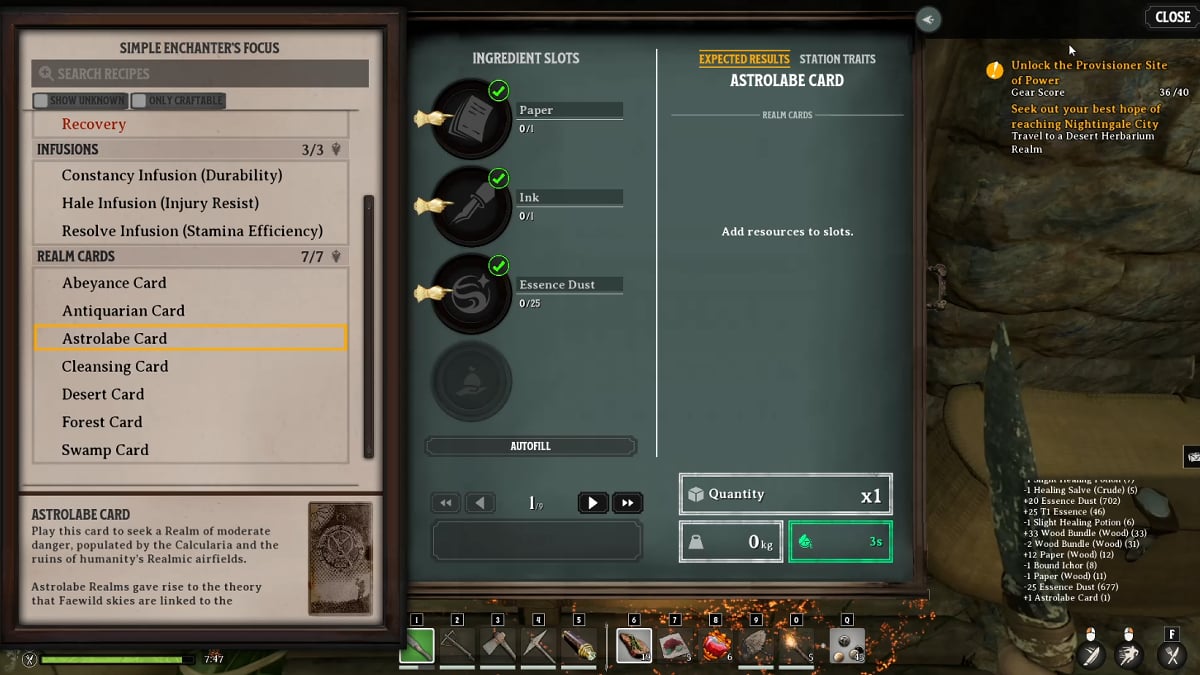
Task: Pick the Desert Card recipe
Action: [x=103, y=394]
